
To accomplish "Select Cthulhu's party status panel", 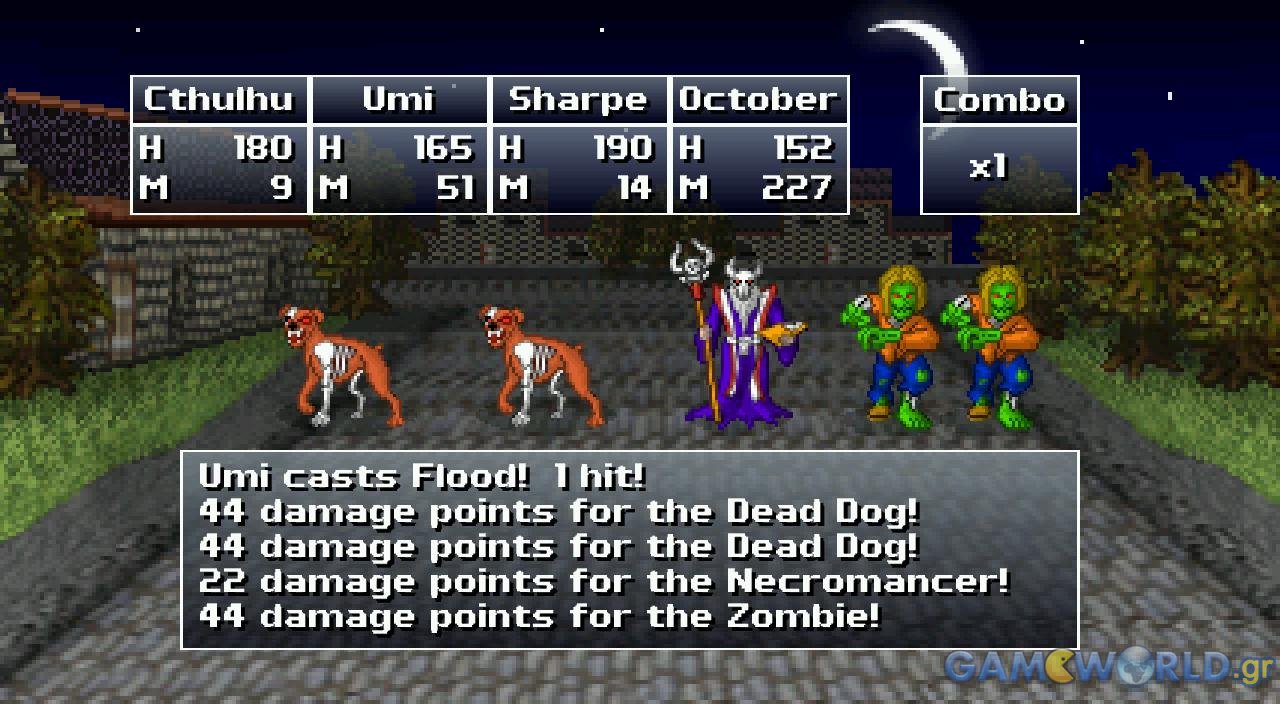I will (220, 145).
